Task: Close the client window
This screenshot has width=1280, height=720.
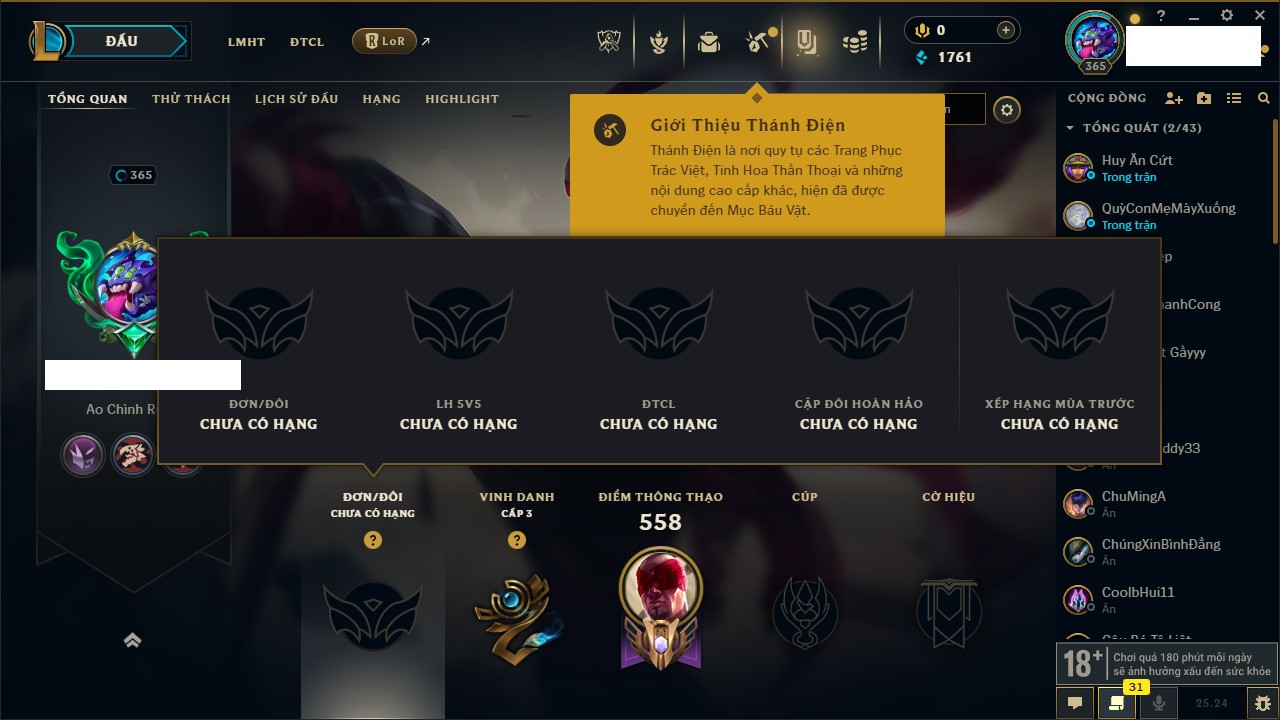Action: (x=1259, y=16)
